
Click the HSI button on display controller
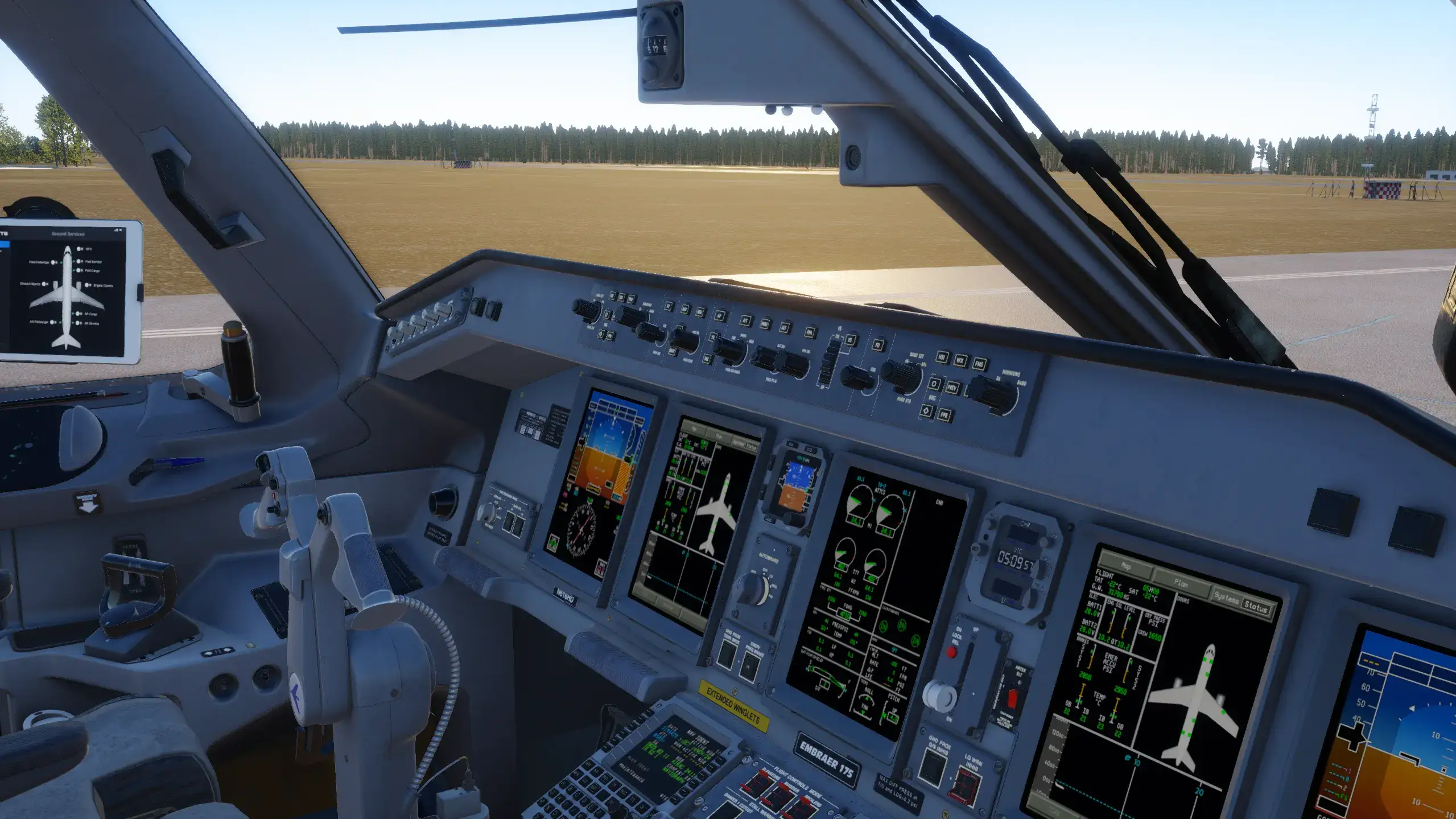point(942,357)
